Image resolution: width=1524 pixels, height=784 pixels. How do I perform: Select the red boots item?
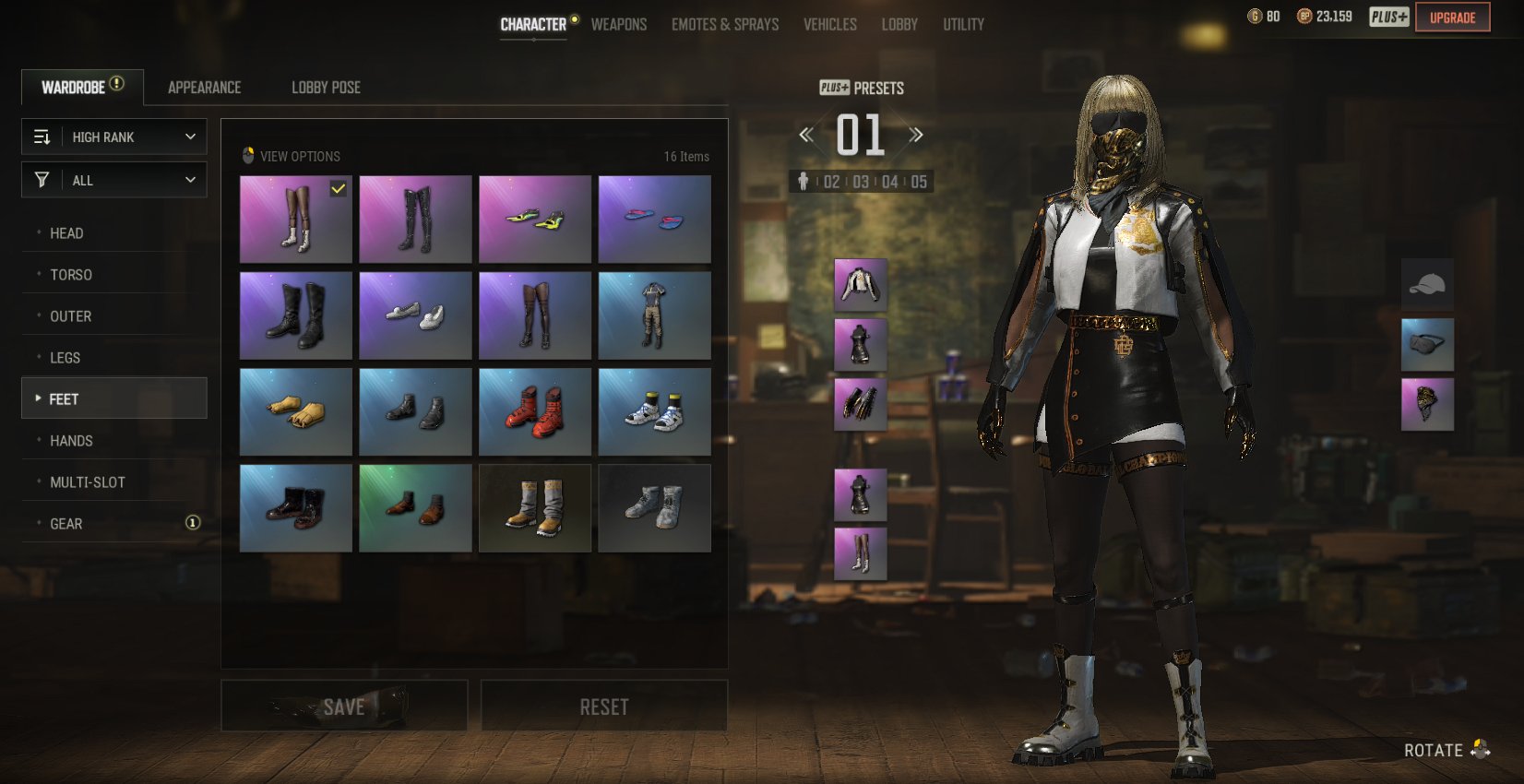(x=535, y=411)
